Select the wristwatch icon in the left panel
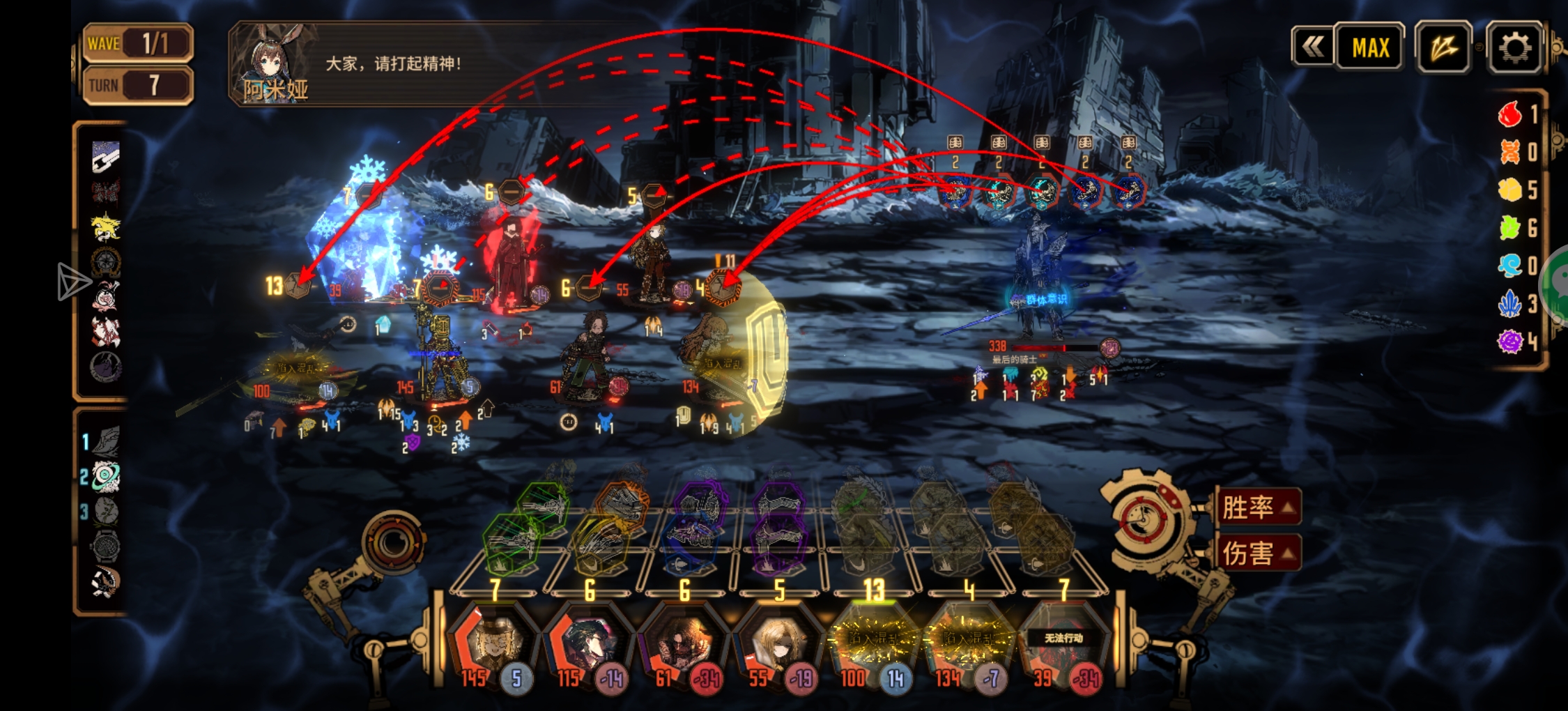The image size is (1568, 711). coord(106,546)
